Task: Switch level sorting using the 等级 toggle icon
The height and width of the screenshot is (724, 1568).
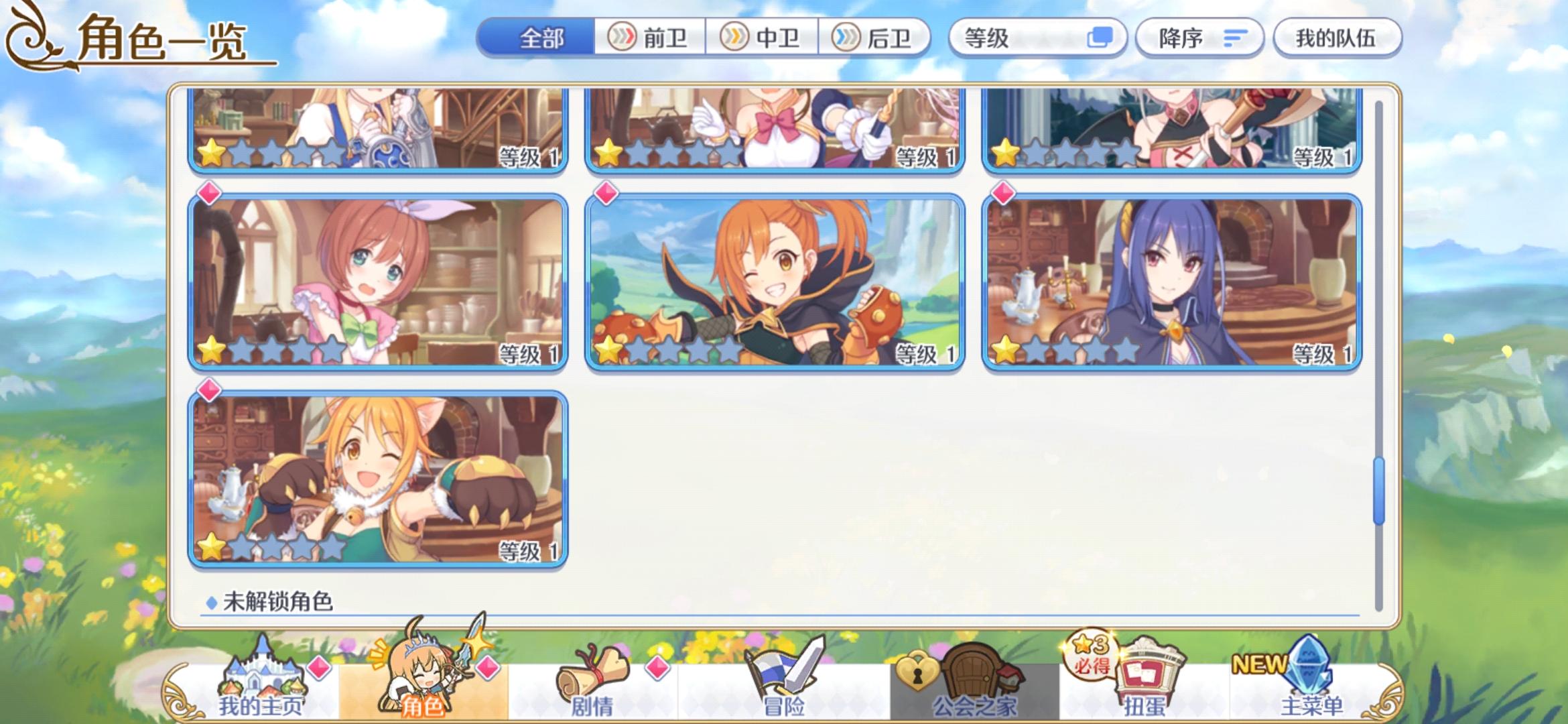Action: click(1099, 38)
